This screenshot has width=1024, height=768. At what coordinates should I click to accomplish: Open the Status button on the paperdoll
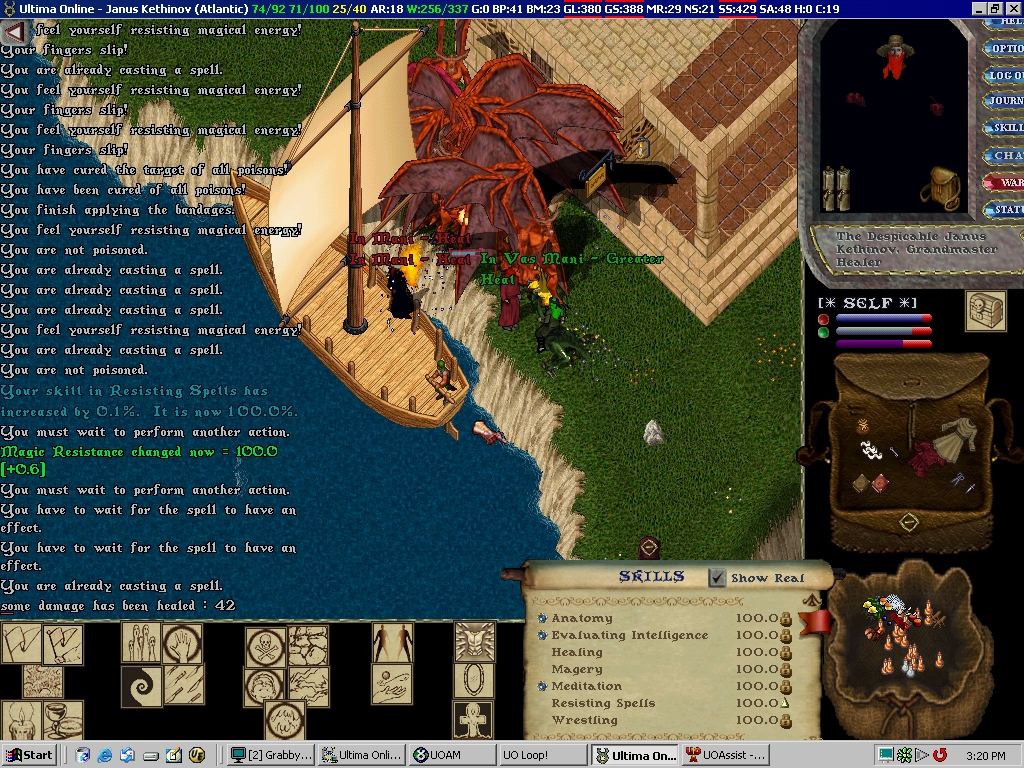(x=1004, y=209)
